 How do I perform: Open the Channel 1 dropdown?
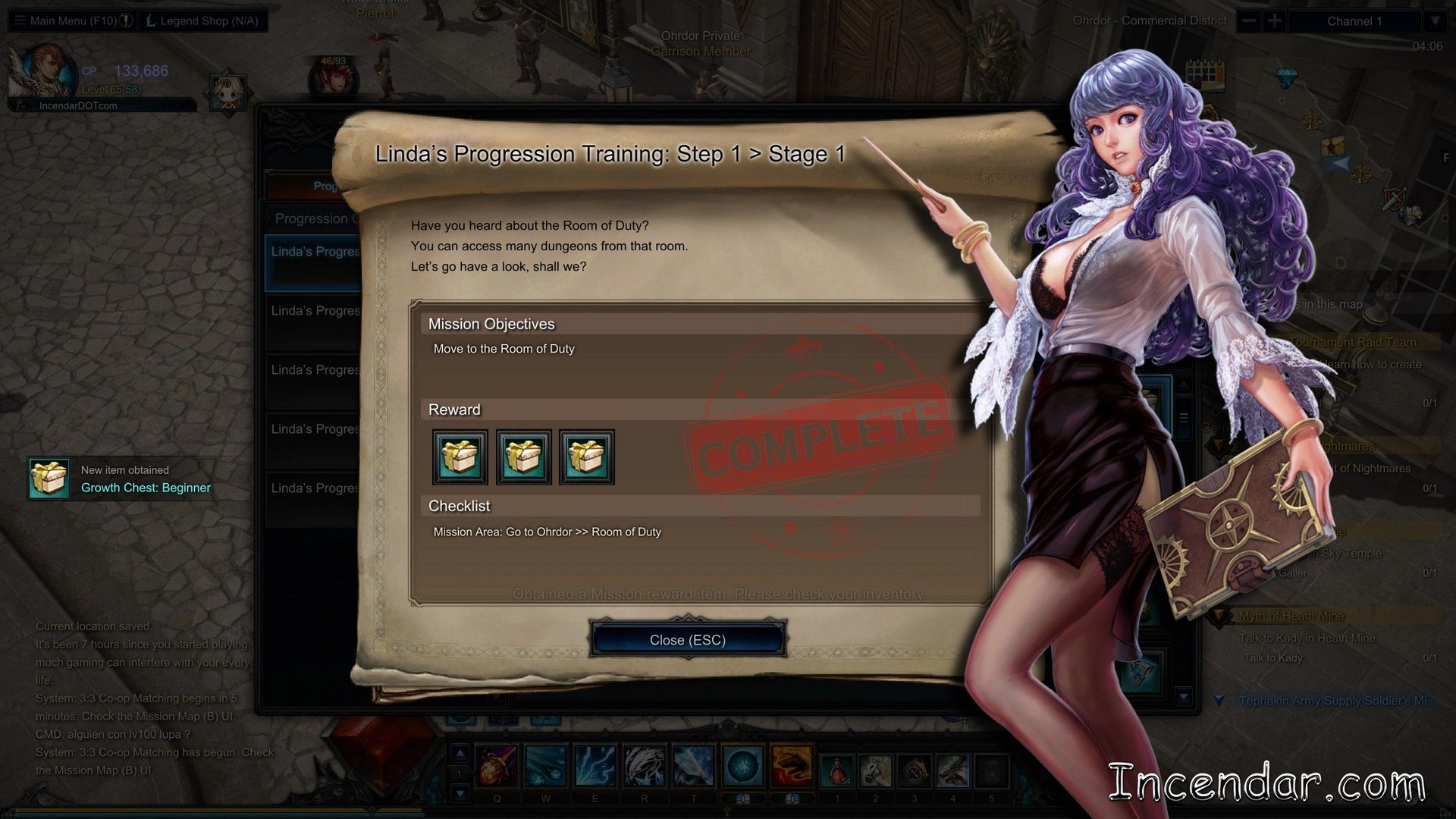pos(1434,20)
